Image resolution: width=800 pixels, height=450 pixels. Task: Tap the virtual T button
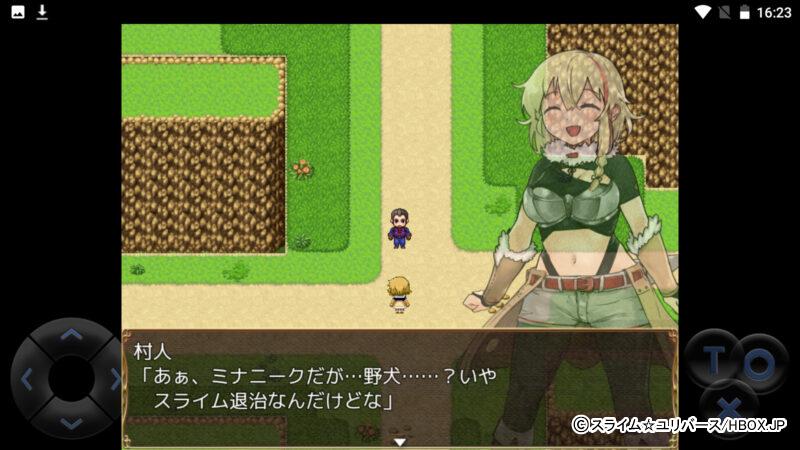[713, 361]
